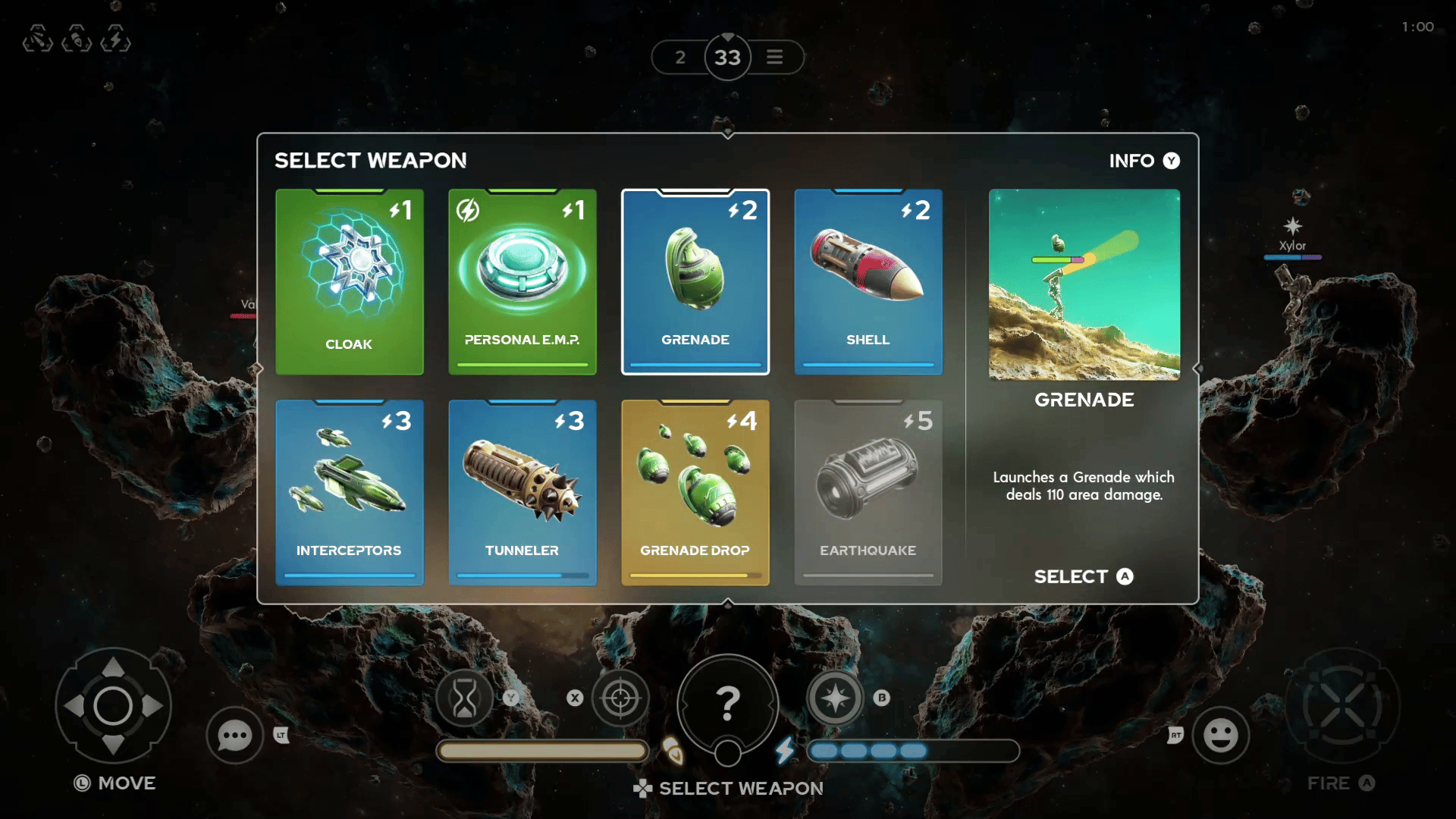This screenshot has height=819, width=1456.
Task: Choose the Personal E.M.P. card
Action: point(522,281)
